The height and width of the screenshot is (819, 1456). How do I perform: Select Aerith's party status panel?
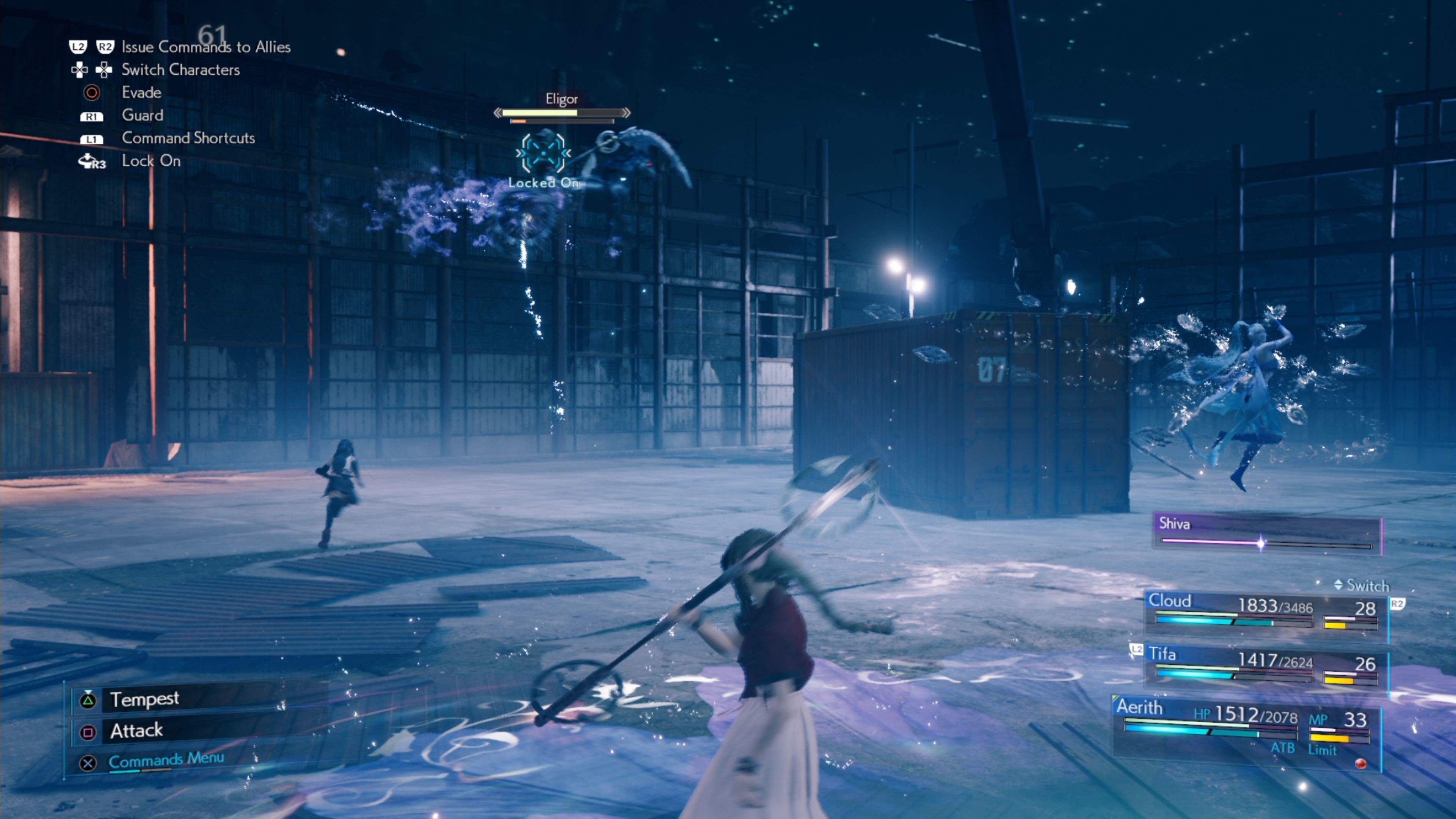(1246, 729)
